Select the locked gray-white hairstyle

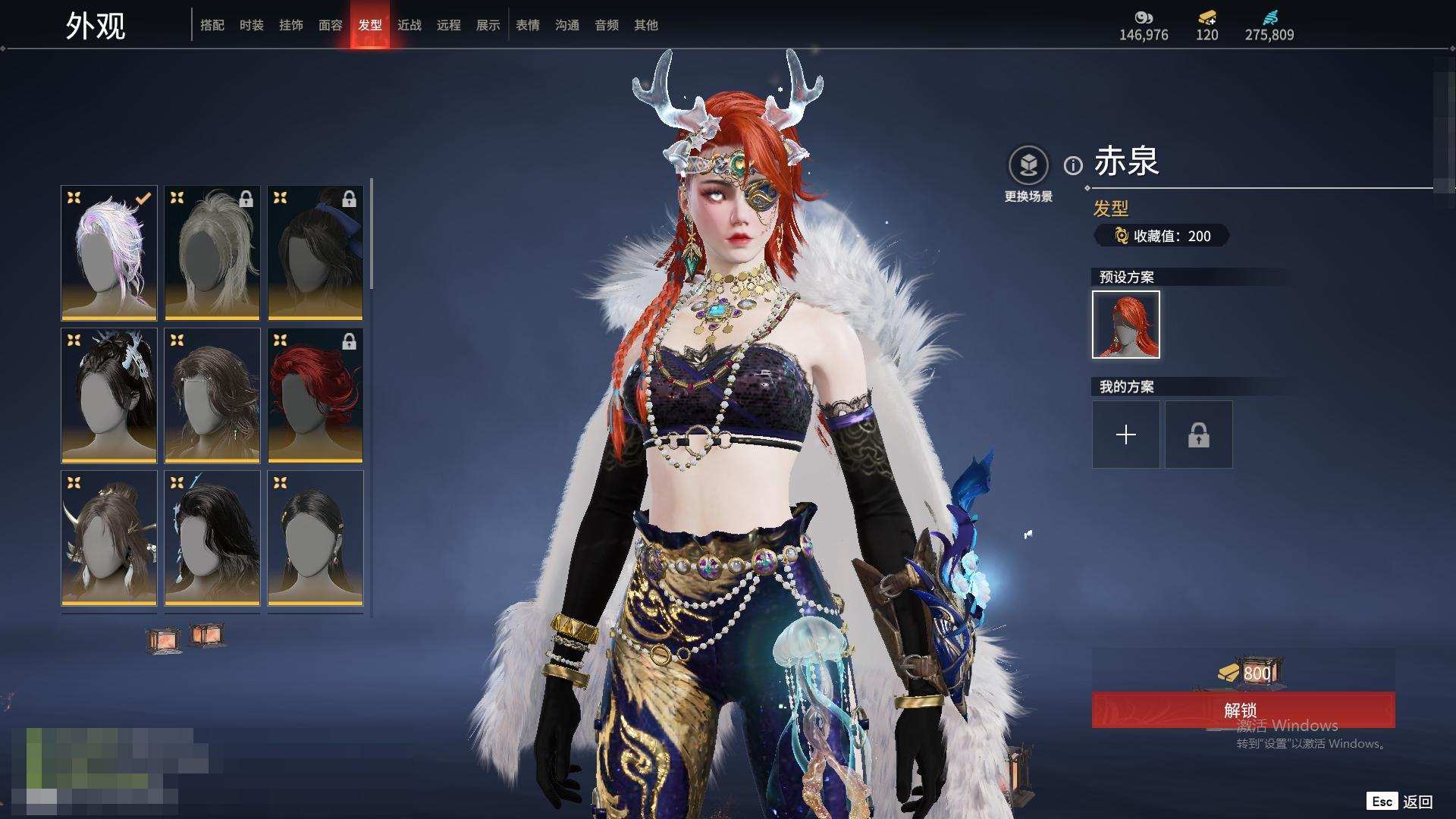(x=212, y=253)
